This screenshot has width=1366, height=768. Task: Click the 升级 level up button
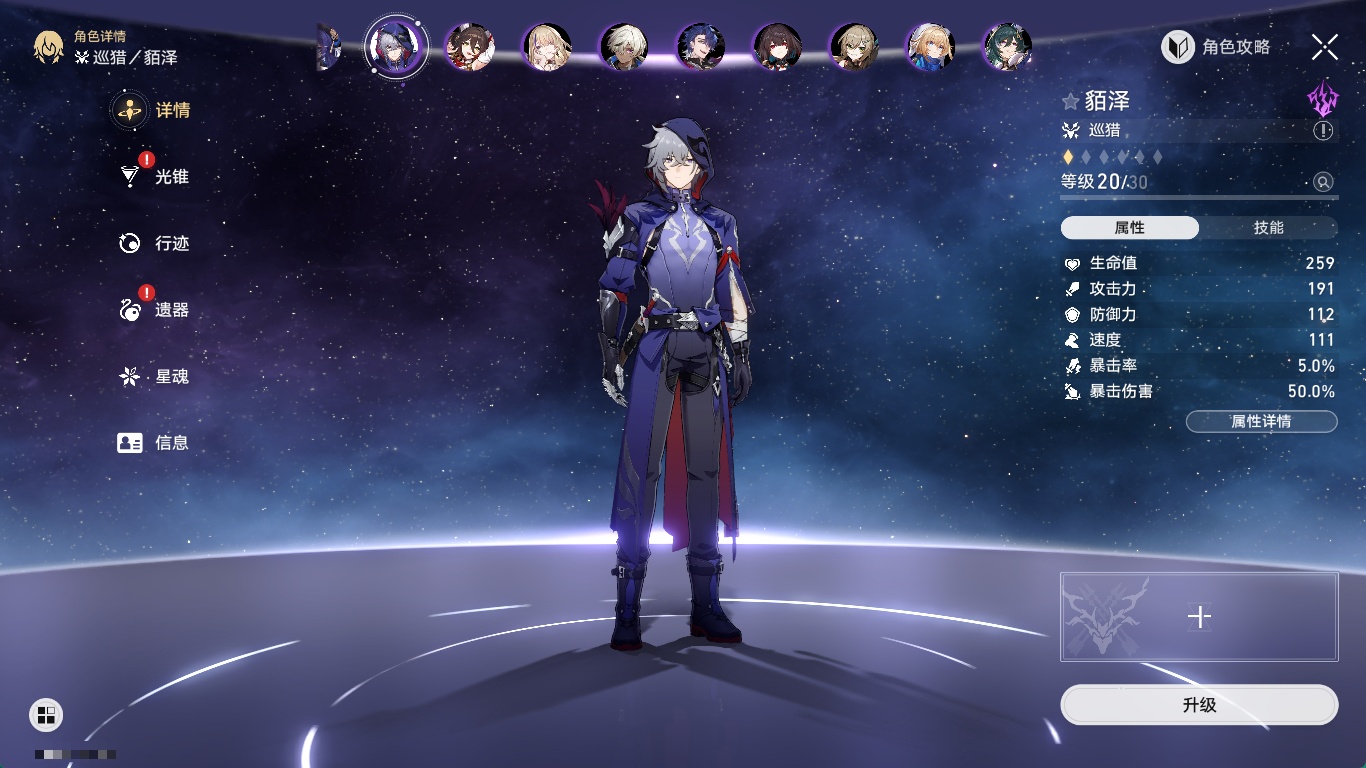(x=1199, y=705)
